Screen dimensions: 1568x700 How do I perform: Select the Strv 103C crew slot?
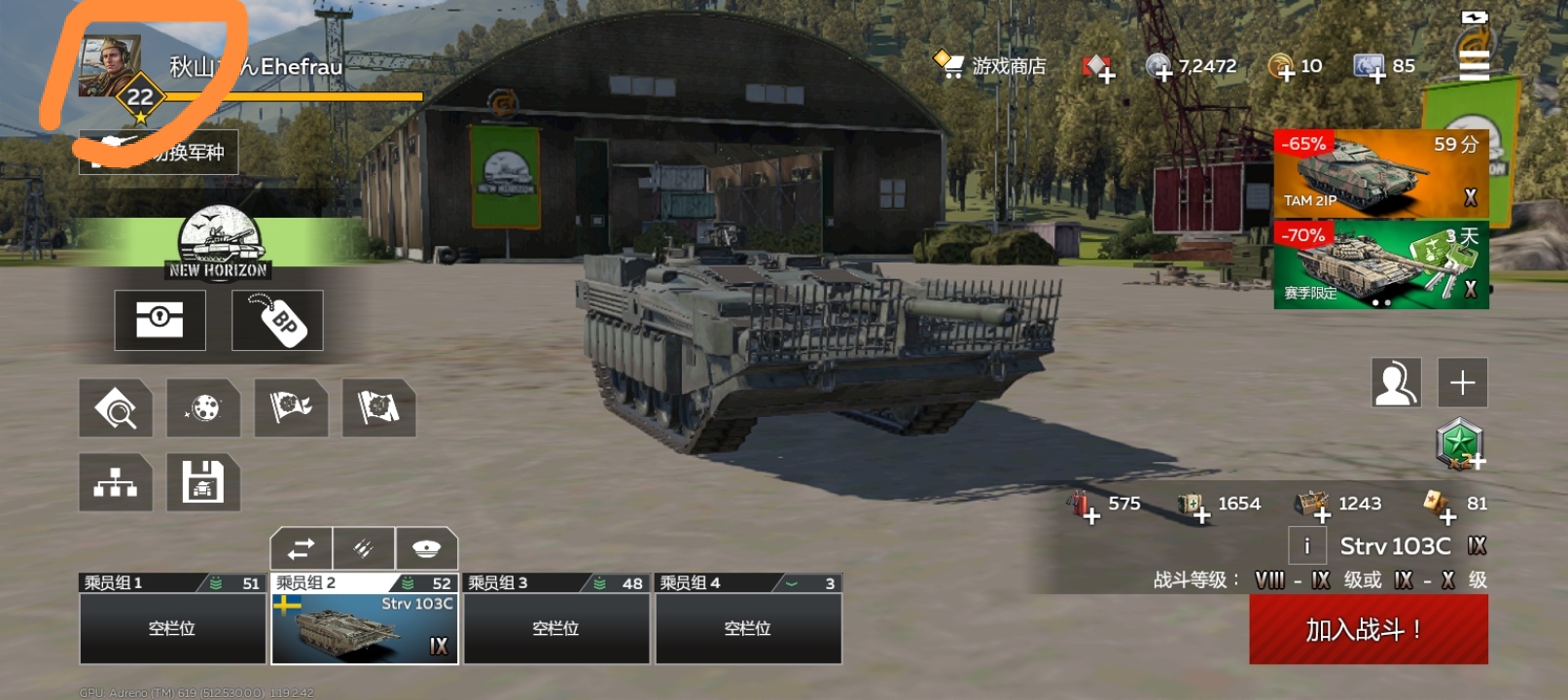coord(365,628)
